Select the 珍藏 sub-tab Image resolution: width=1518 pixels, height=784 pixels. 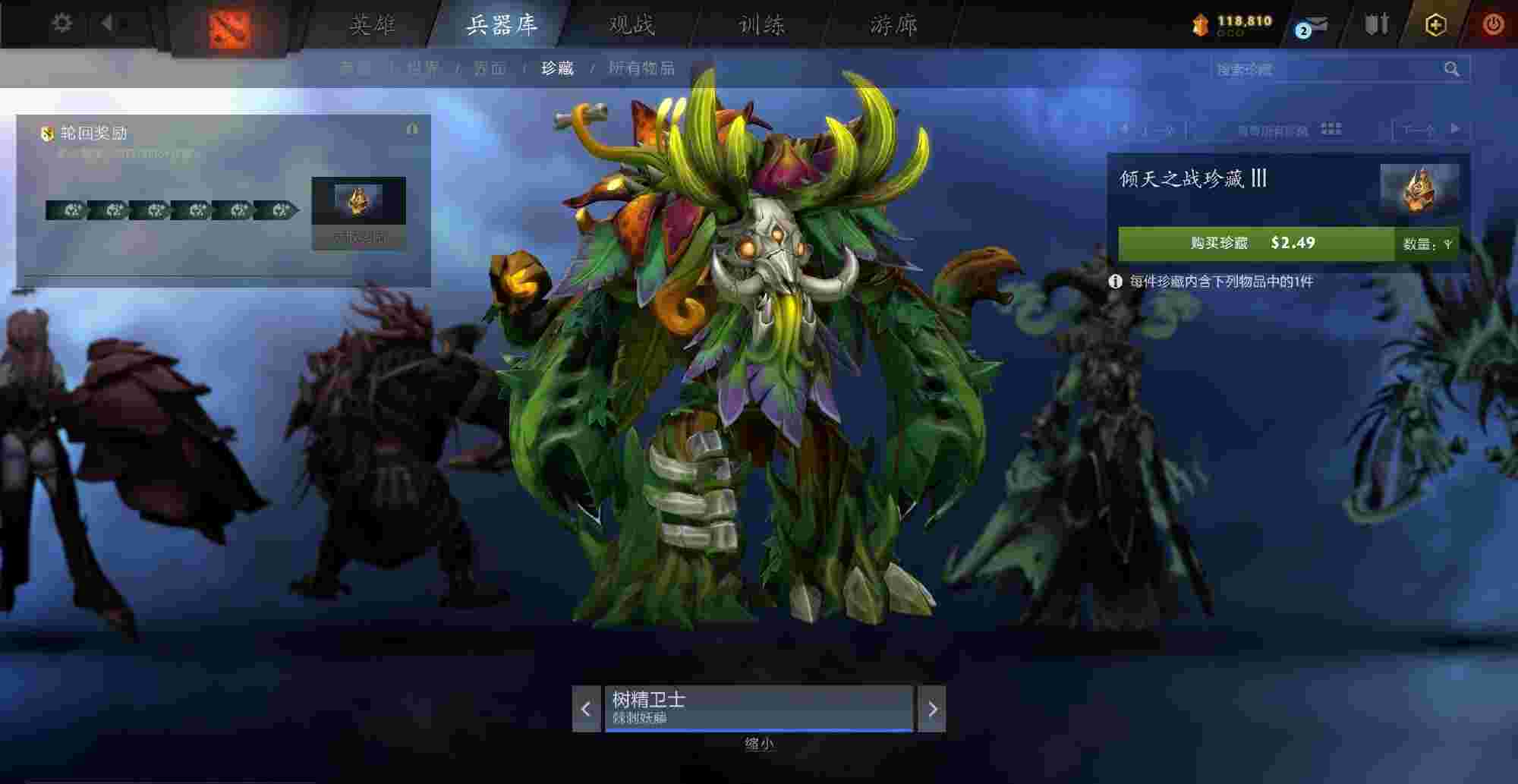pos(557,68)
